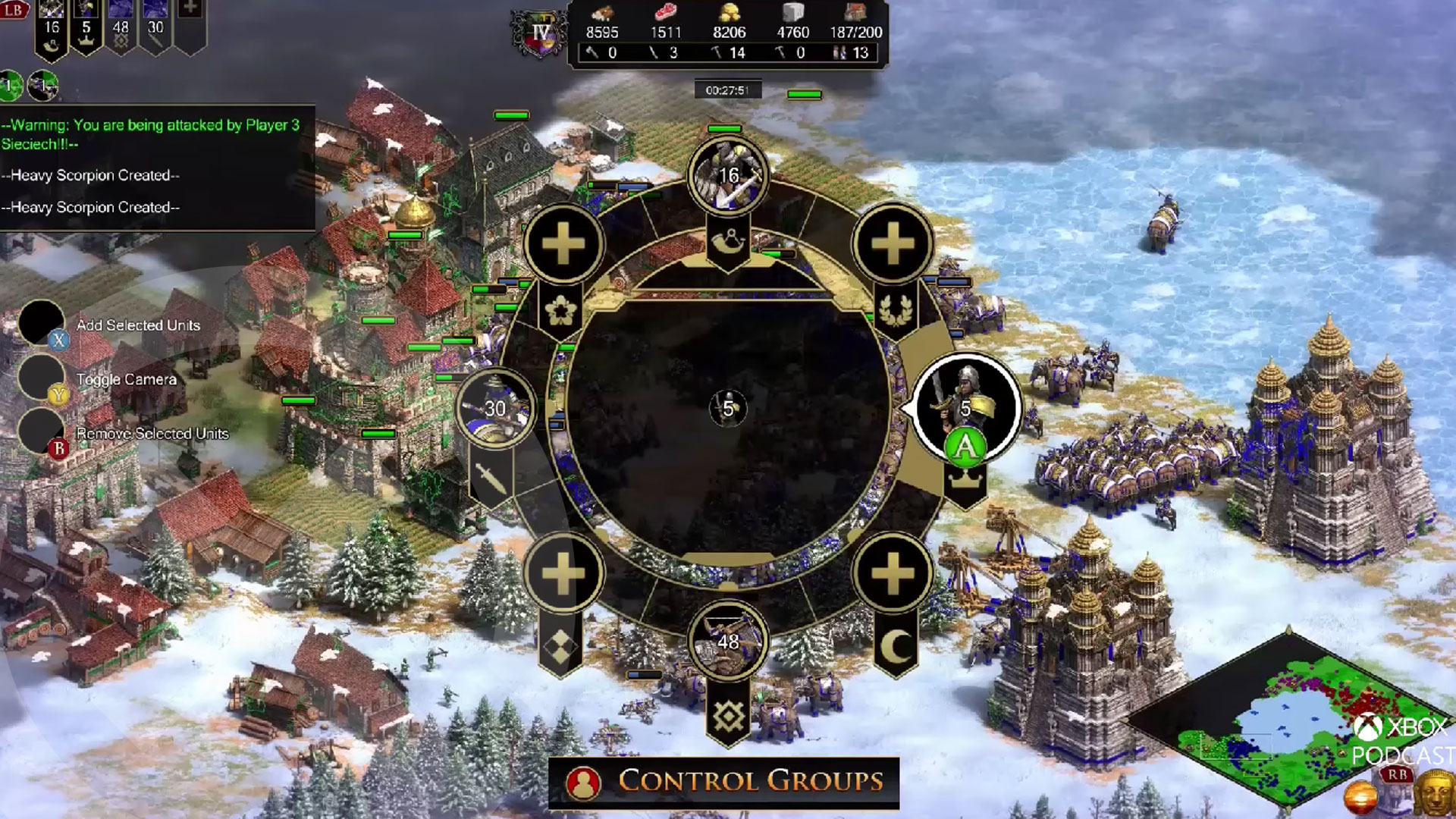
Task: Add a group to the flower emblem slot
Action: coord(563,244)
